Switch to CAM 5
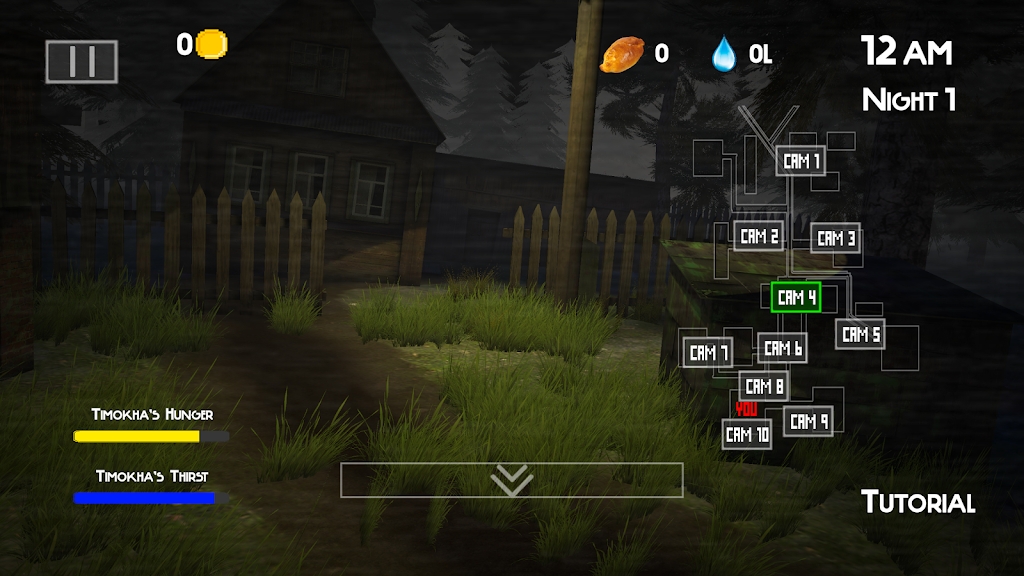The height and width of the screenshot is (576, 1024). 860,335
